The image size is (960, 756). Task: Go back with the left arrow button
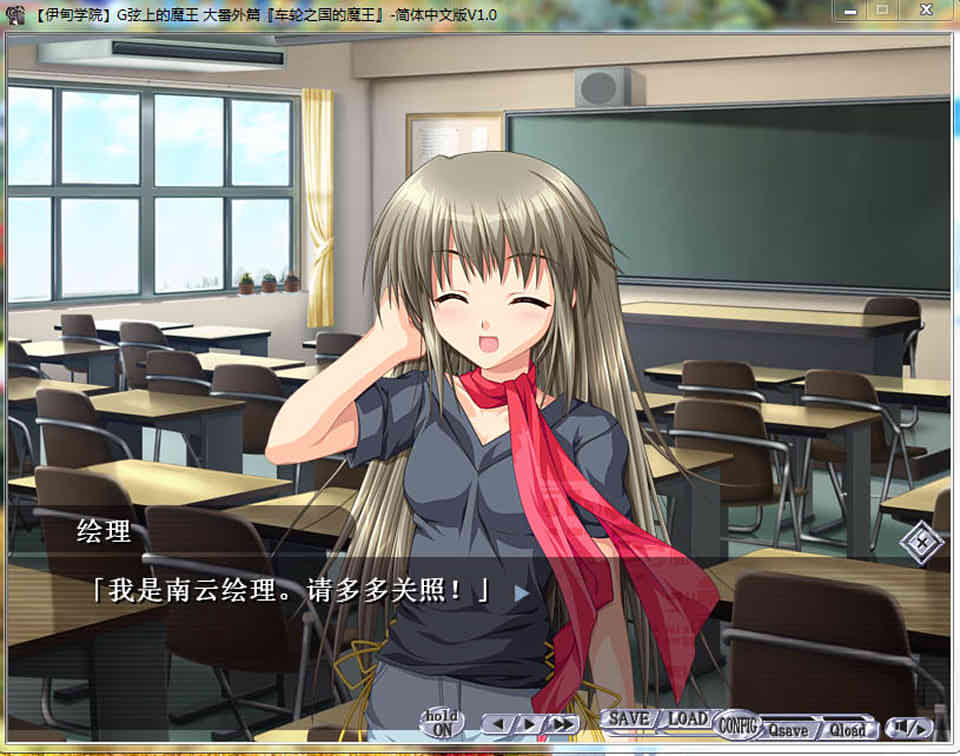tap(499, 724)
